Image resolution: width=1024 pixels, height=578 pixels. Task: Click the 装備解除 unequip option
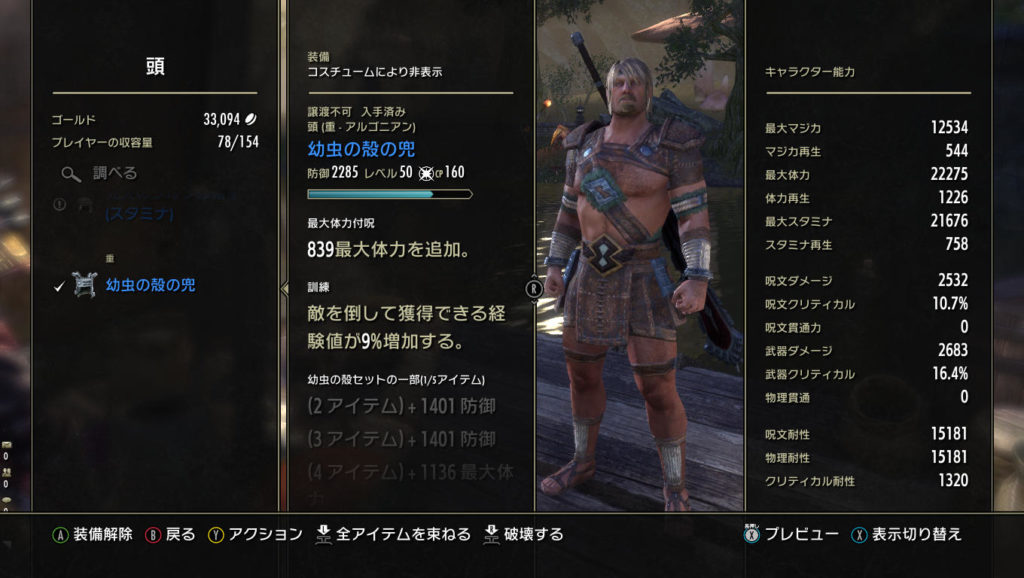102,534
